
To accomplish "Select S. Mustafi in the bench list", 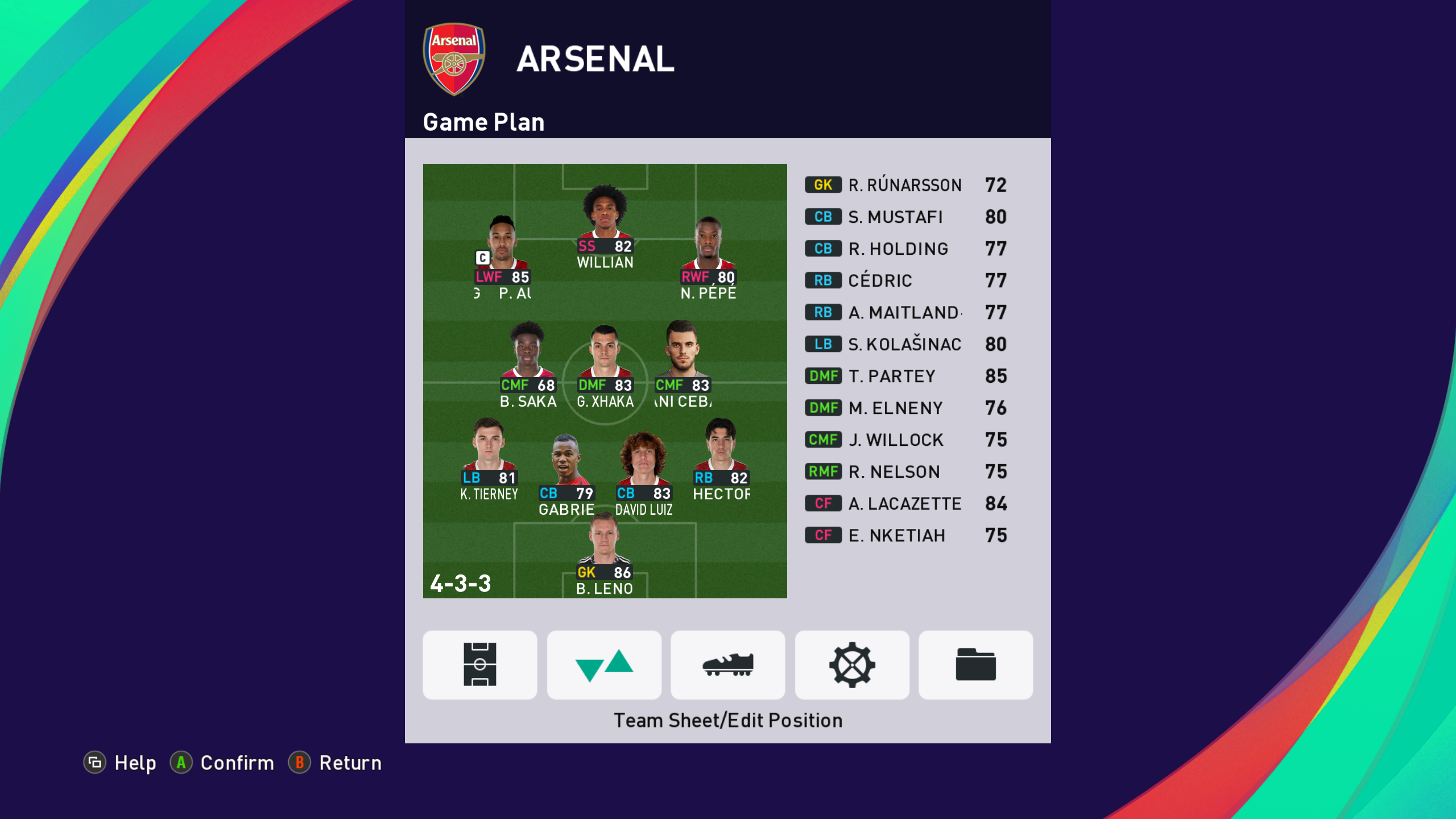I will 905,217.
